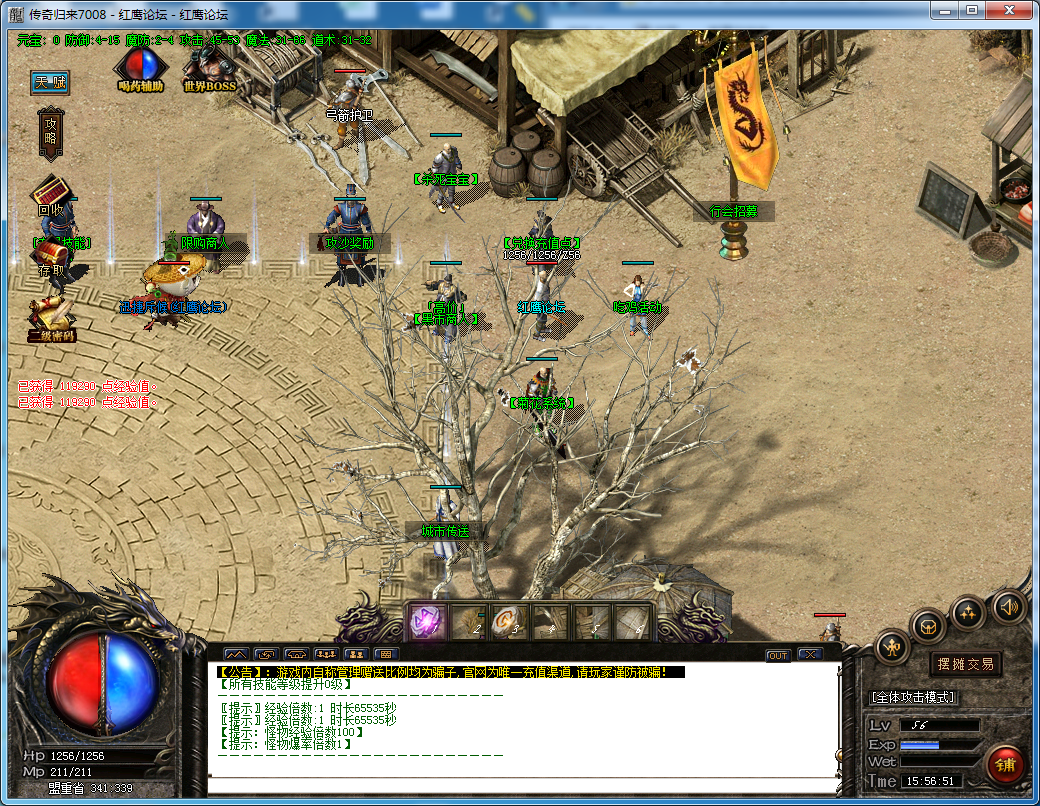The image size is (1040, 806).
Task: Open the bag inventory round button
Action: 929,627
